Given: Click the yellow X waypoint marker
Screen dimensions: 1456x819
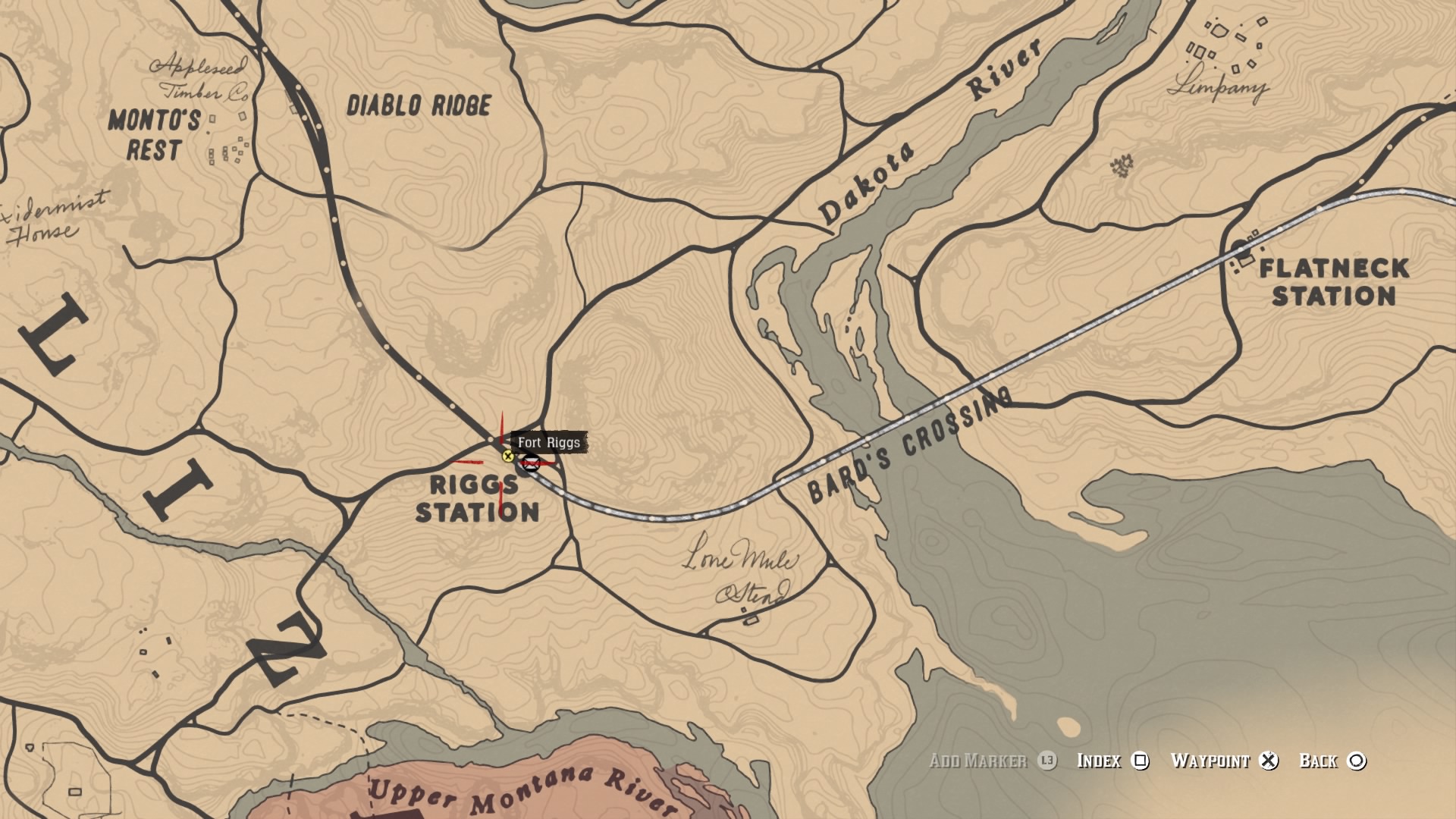Looking at the screenshot, I should 507,457.
